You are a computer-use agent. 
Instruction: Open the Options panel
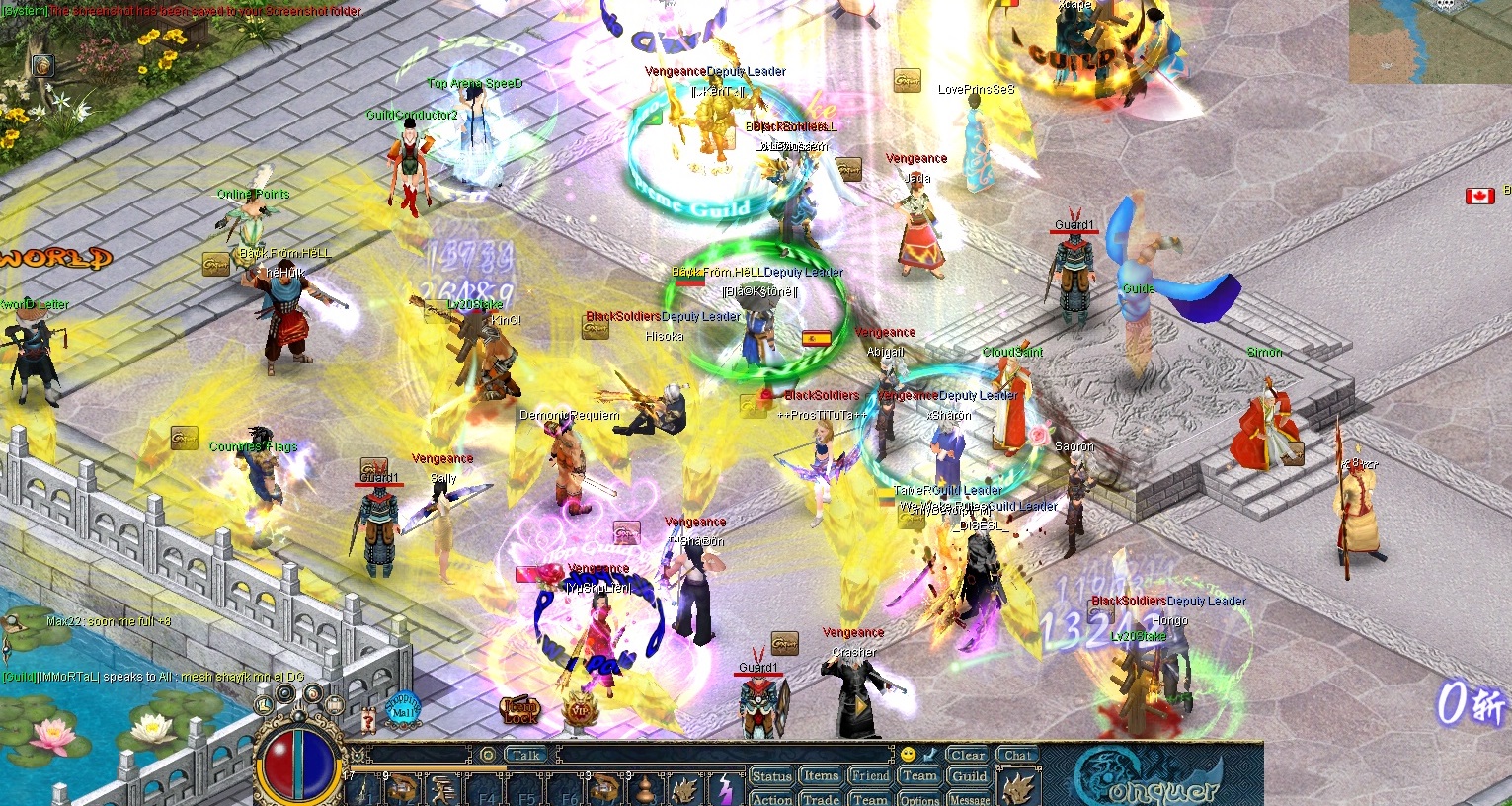921,800
